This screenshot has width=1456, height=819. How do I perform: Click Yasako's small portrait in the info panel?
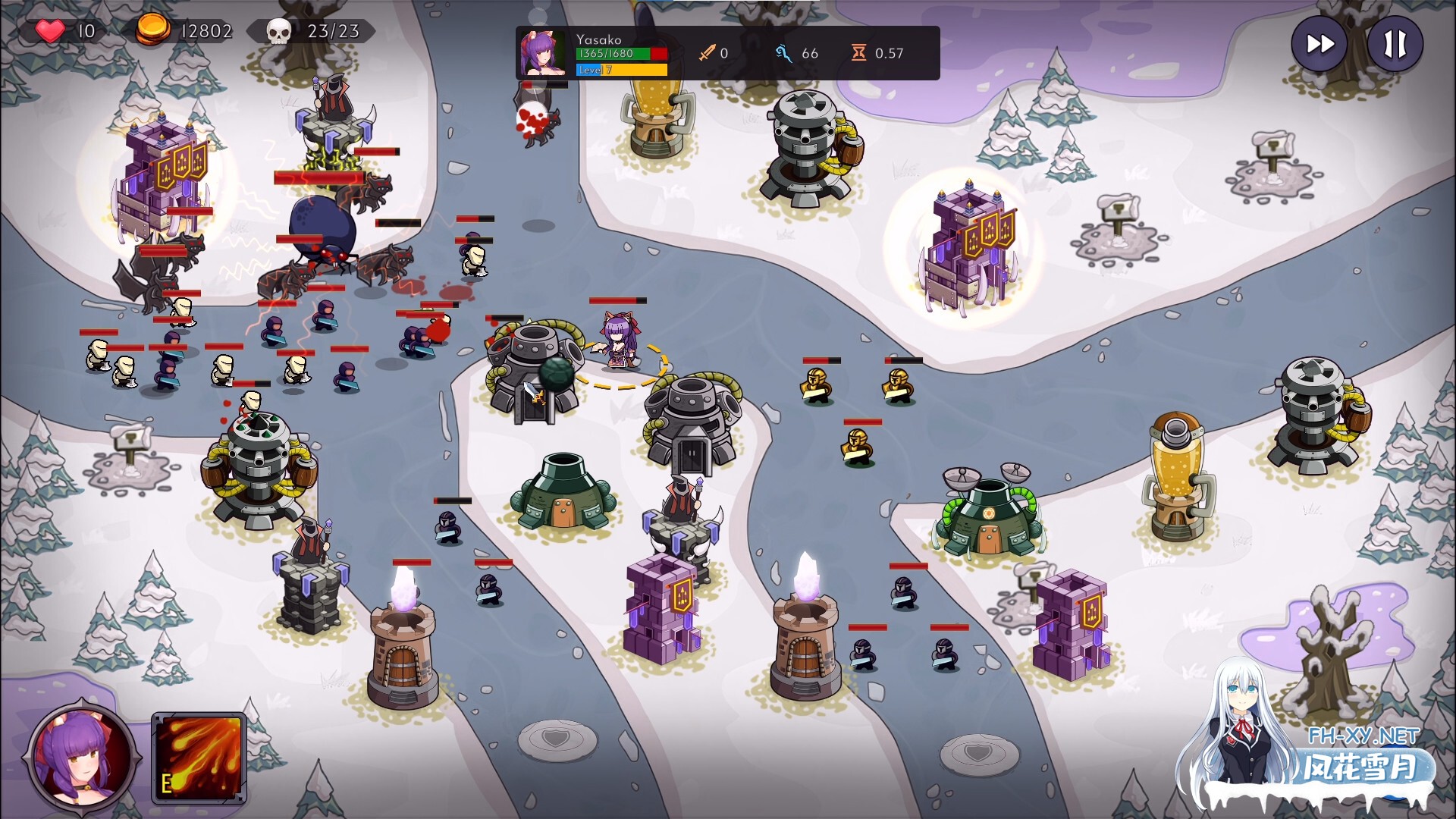click(x=542, y=53)
